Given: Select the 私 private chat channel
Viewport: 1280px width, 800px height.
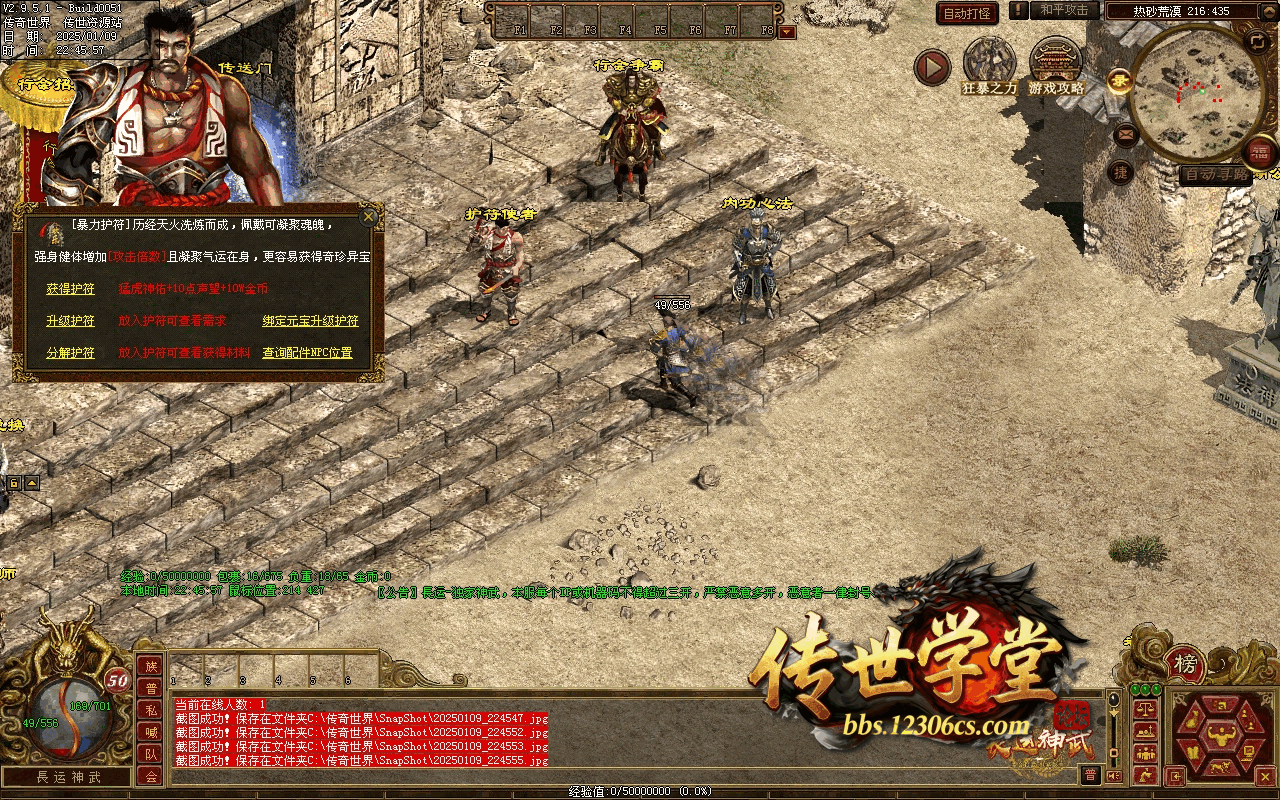Looking at the screenshot, I should (x=150, y=710).
